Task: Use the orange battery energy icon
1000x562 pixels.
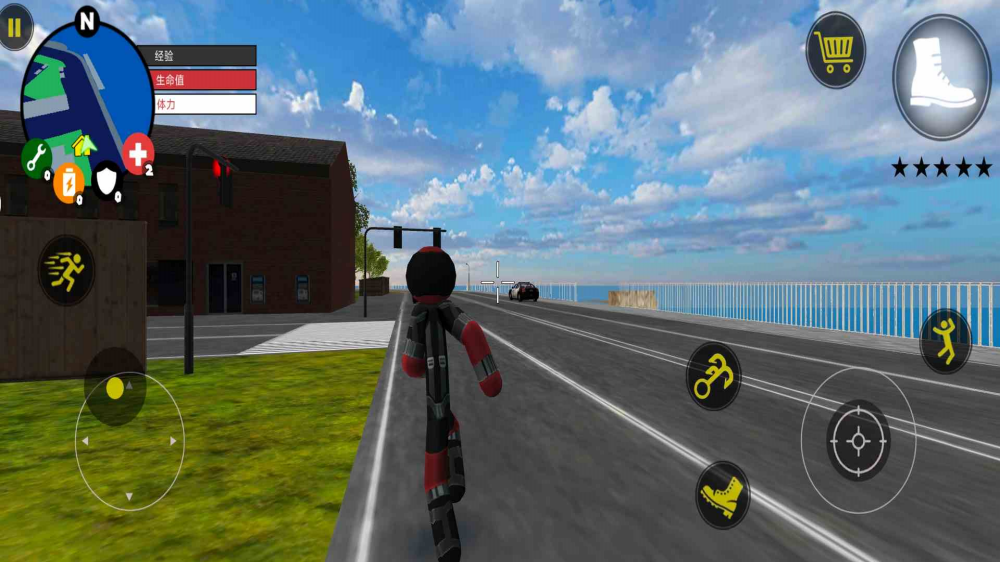Action: coord(67,183)
